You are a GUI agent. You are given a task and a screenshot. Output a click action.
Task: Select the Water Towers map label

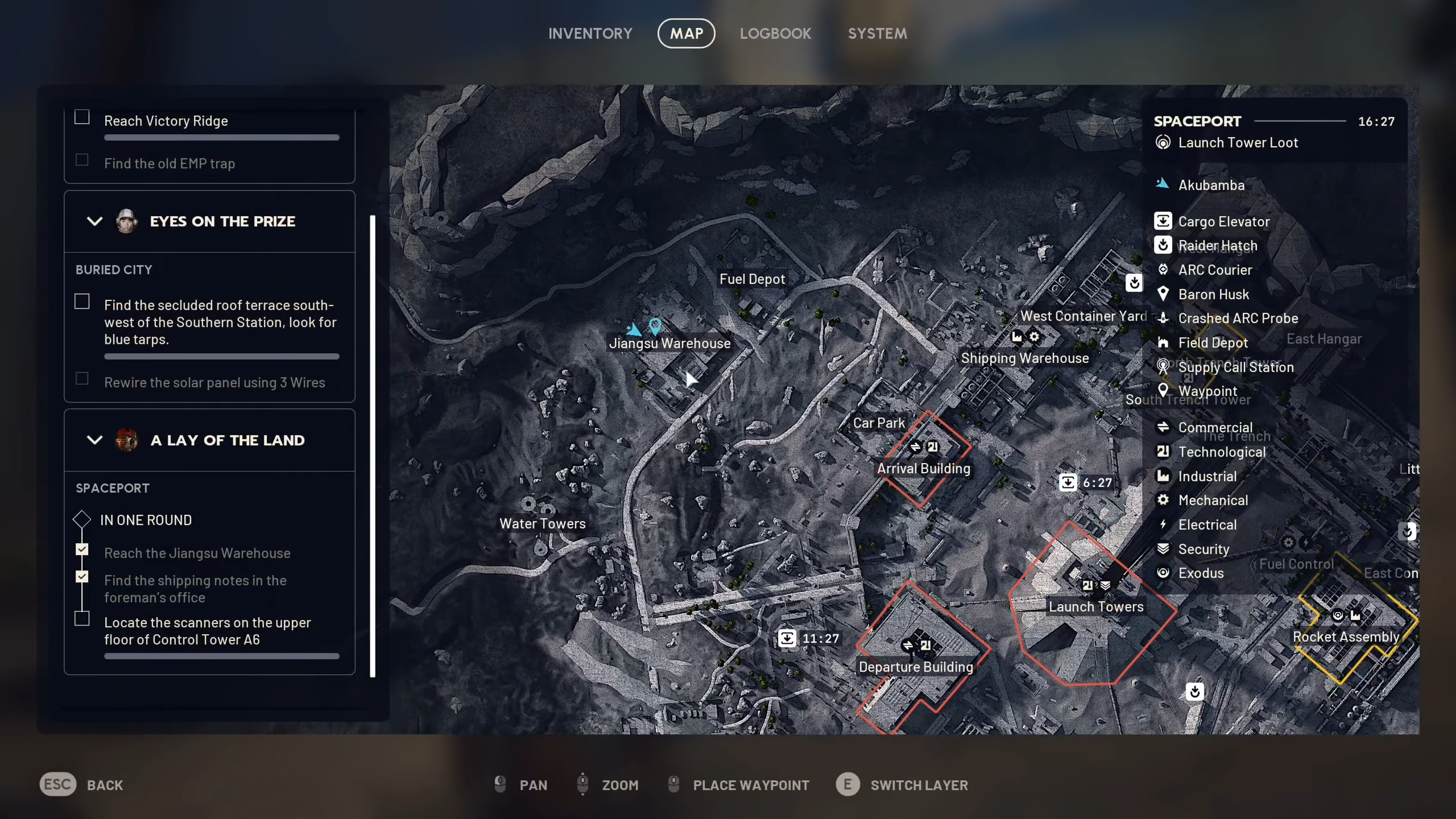tap(542, 524)
